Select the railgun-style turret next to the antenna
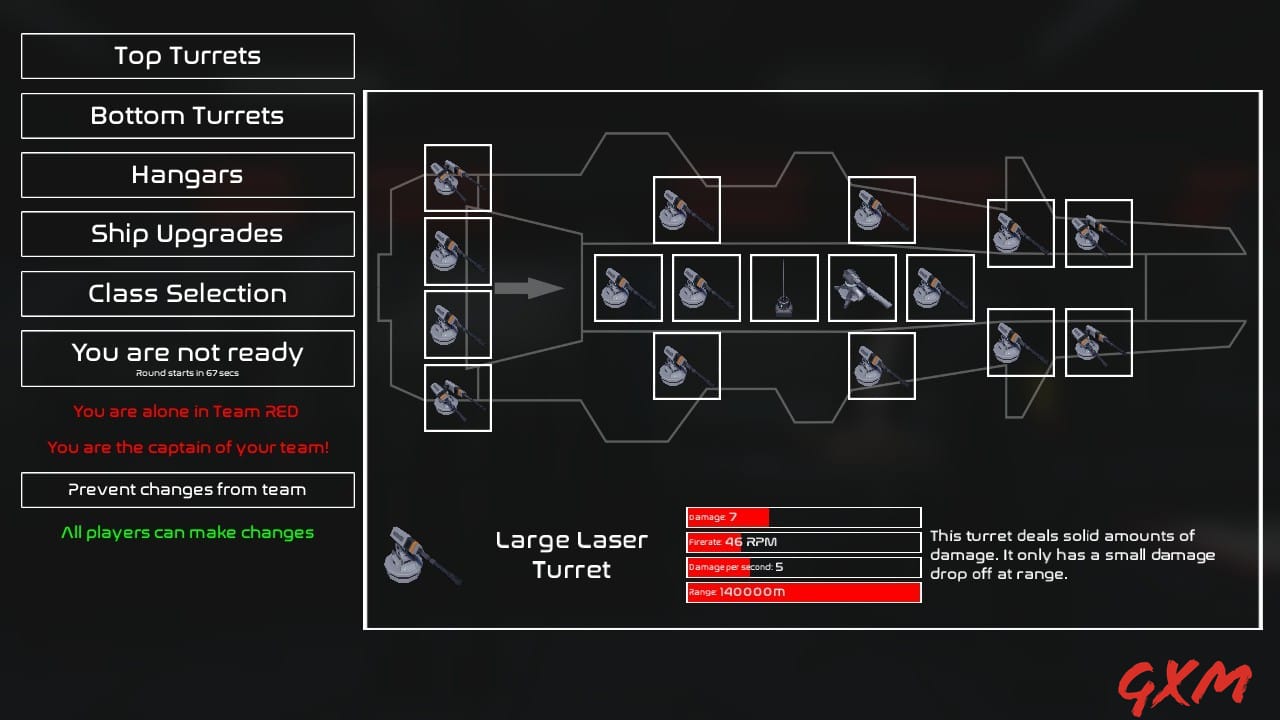This screenshot has height=720, width=1280. pos(861,288)
